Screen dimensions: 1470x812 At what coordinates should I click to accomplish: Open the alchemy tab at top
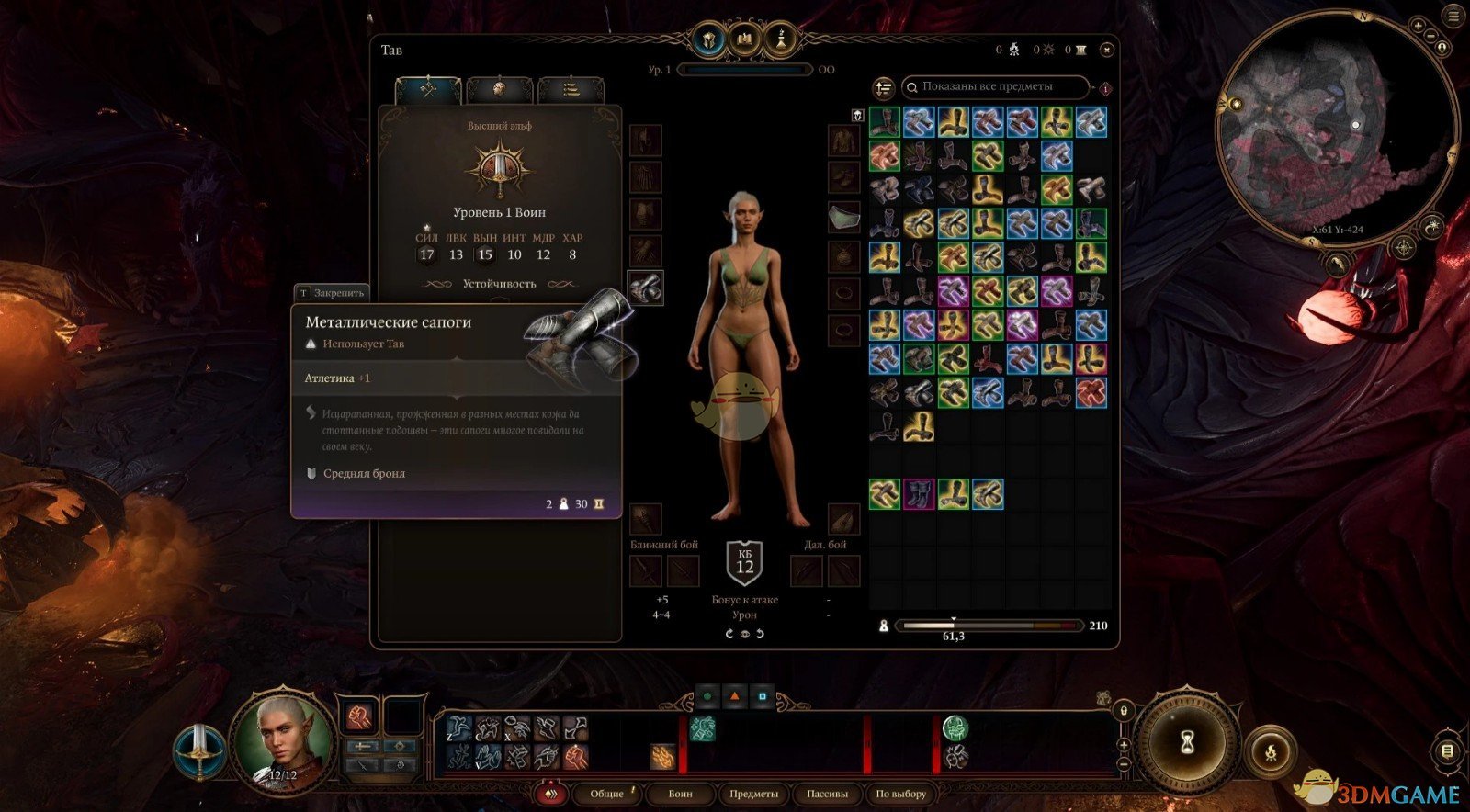(x=780, y=40)
